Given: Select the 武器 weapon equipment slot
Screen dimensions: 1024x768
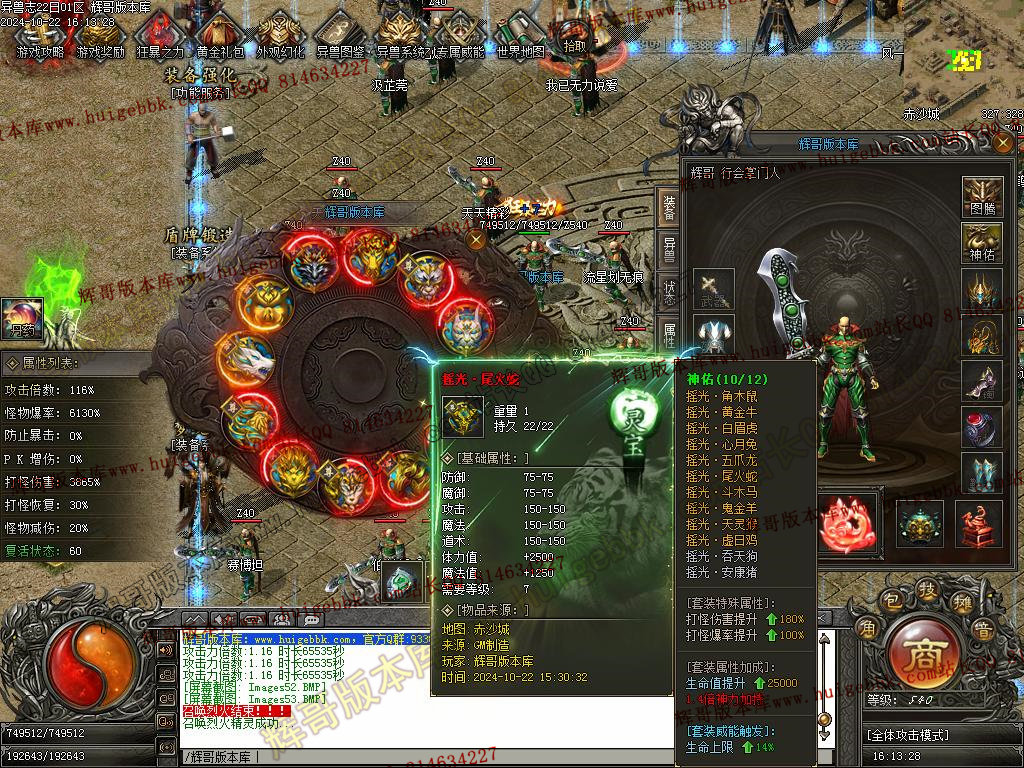Looking at the screenshot, I should (x=713, y=288).
